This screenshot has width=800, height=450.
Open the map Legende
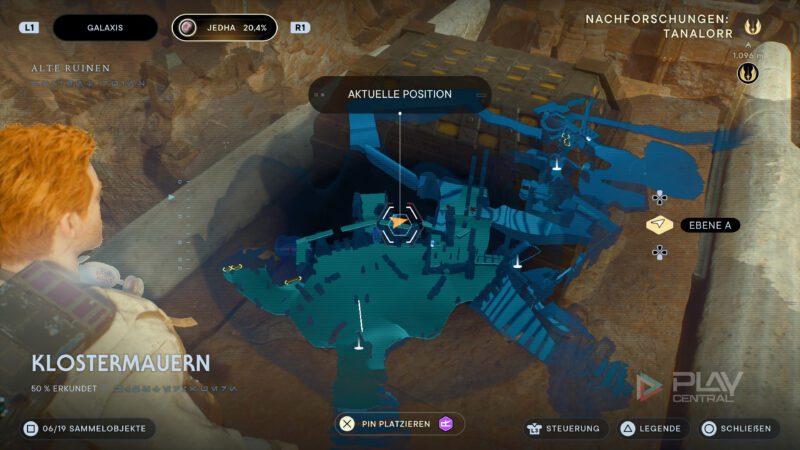(651, 428)
